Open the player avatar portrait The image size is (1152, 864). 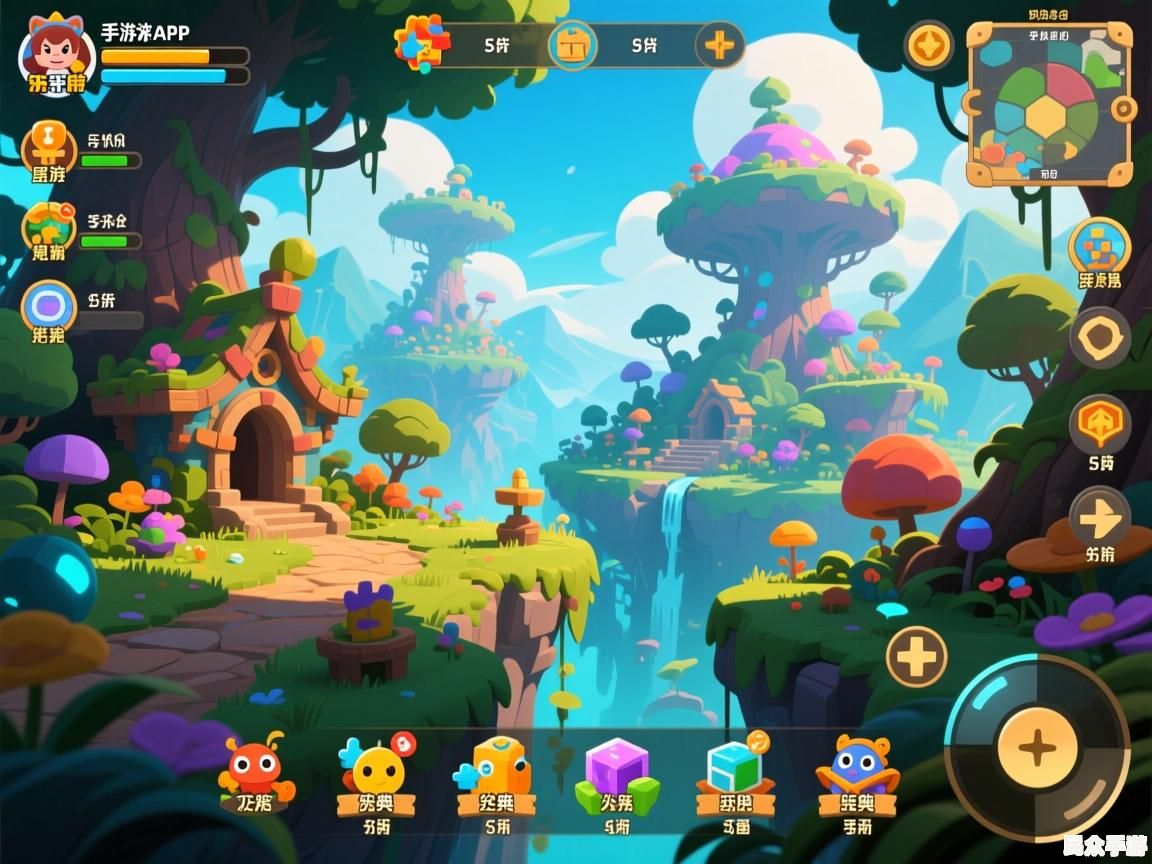pyautogui.click(x=55, y=54)
